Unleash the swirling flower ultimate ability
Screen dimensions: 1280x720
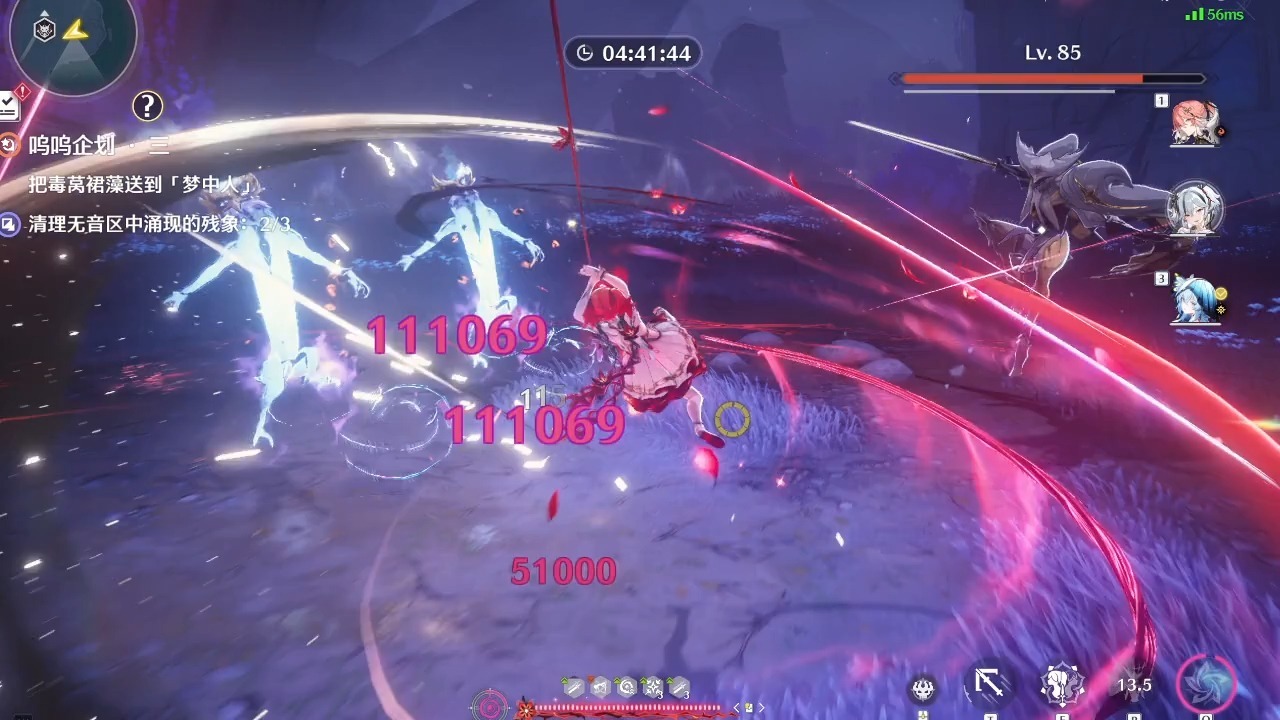(1206, 685)
